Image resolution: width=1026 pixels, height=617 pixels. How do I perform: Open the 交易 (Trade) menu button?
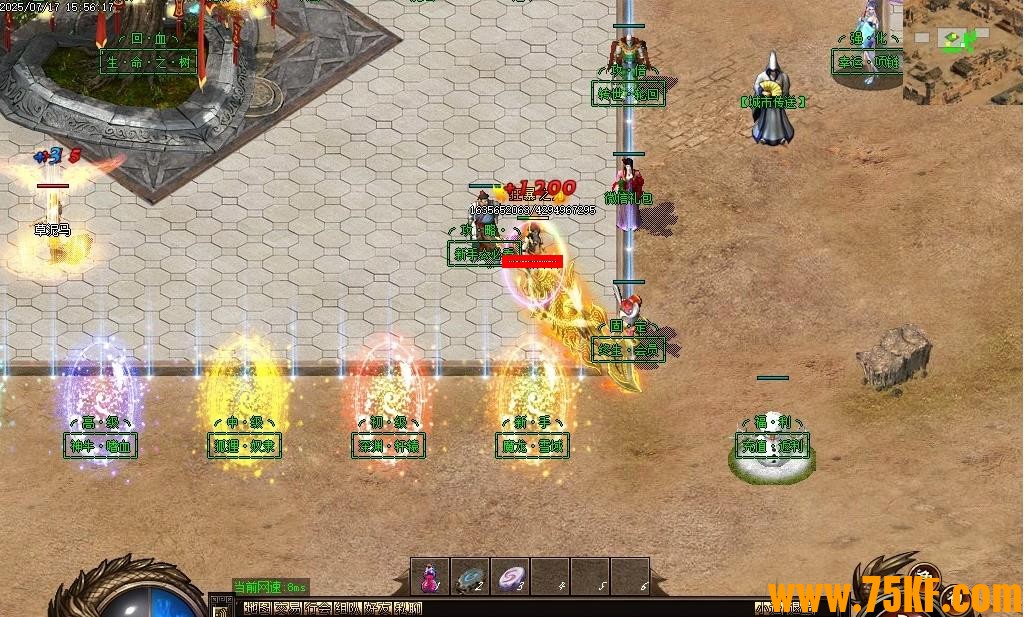click(287, 608)
